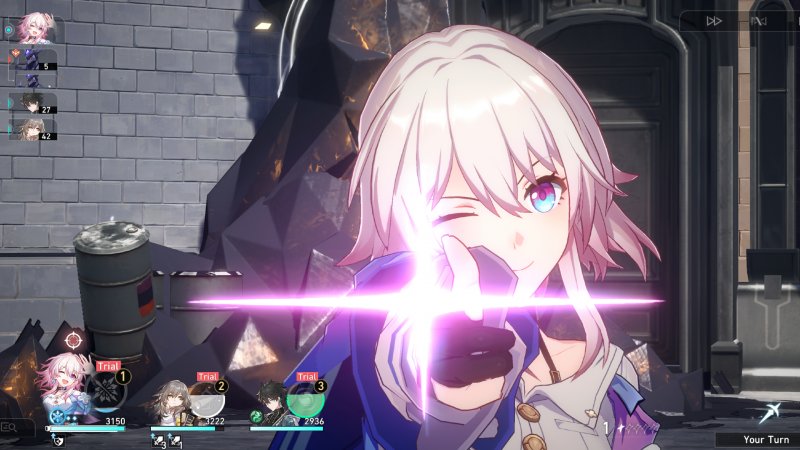Toggle the double-speed battle button
Image resolution: width=800 pixels, height=450 pixels.
pos(714,21)
